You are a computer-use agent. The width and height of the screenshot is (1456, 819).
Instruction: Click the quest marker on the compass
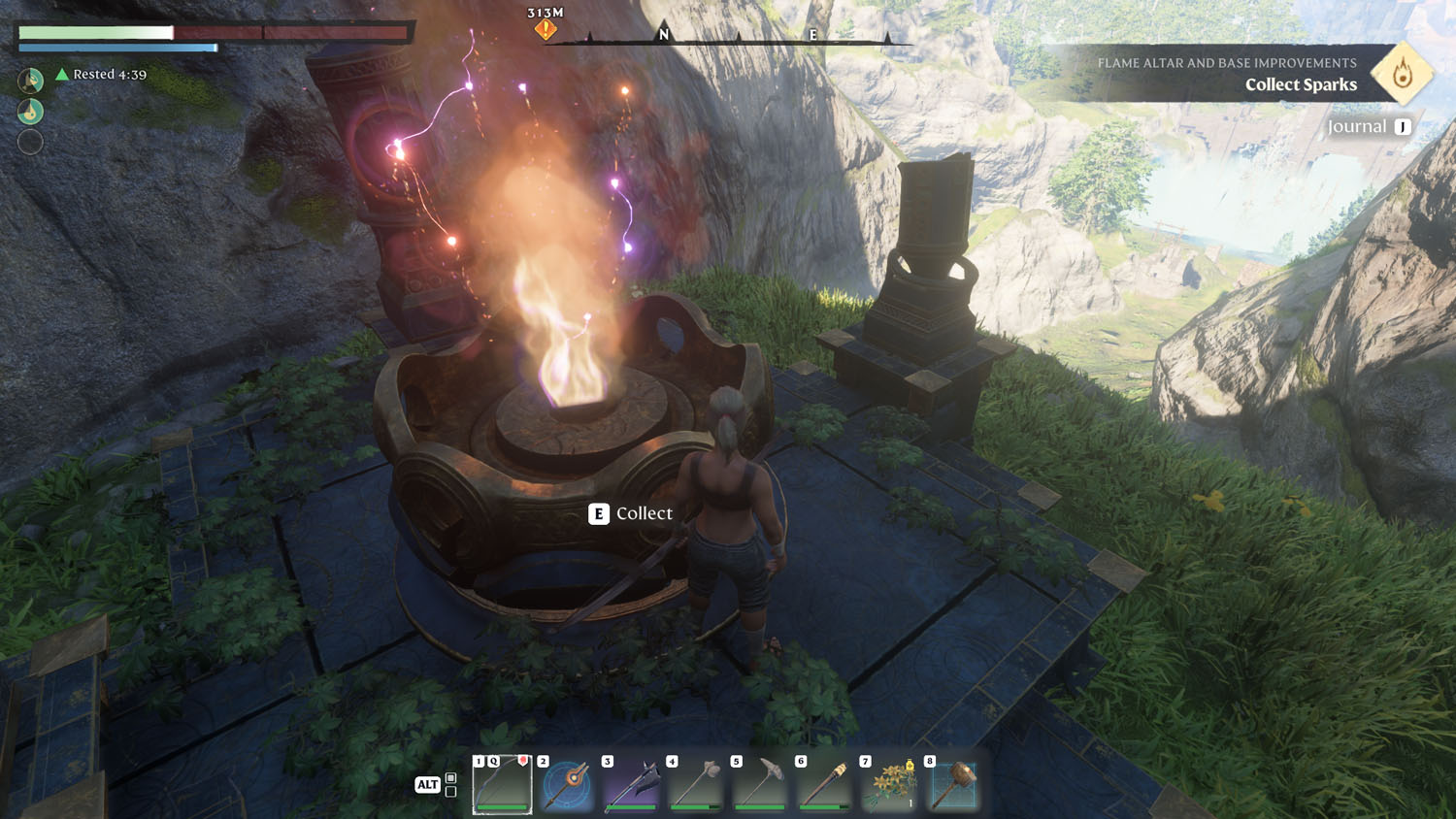click(546, 30)
